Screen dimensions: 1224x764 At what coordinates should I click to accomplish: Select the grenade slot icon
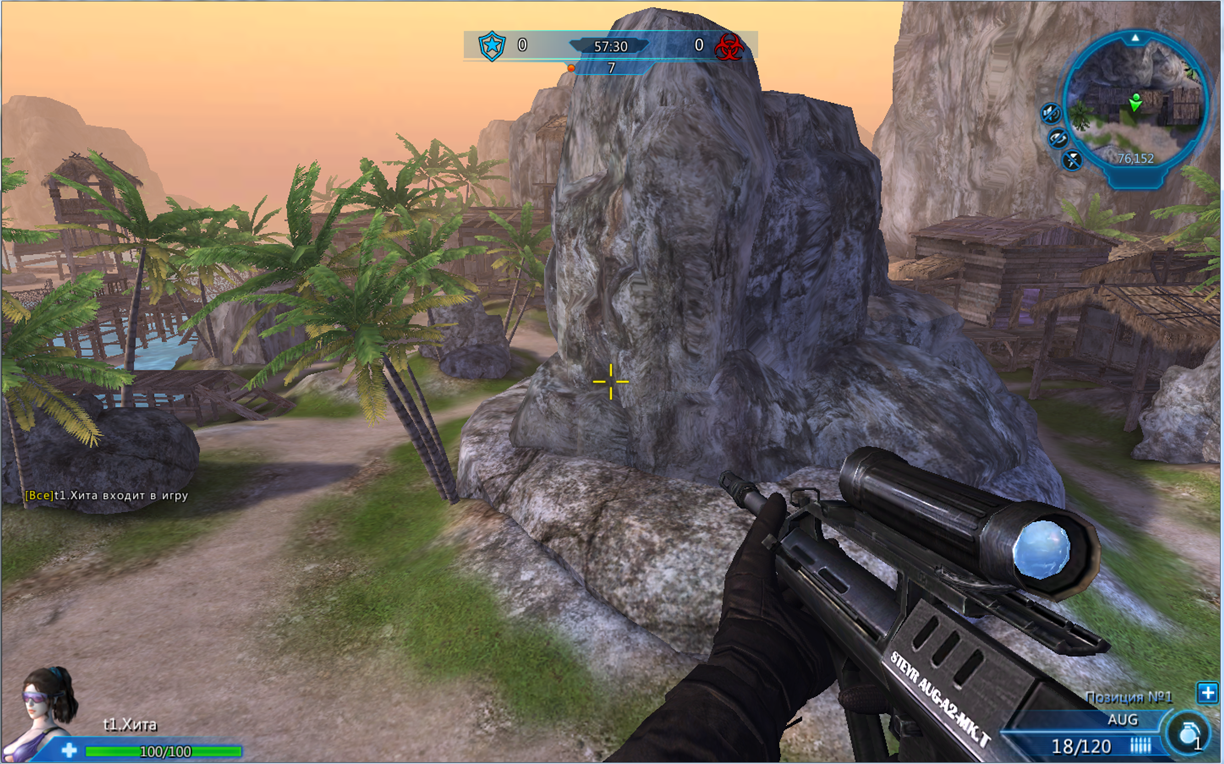click(1187, 731)
